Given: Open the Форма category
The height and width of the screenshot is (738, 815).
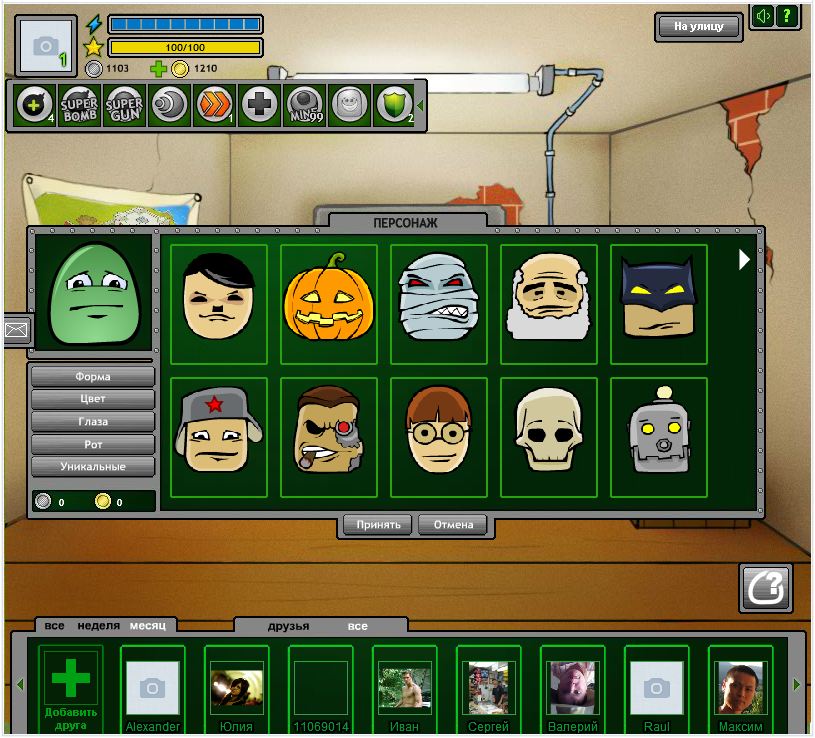Looking at the screenshot, I should [x=93, y=377].
